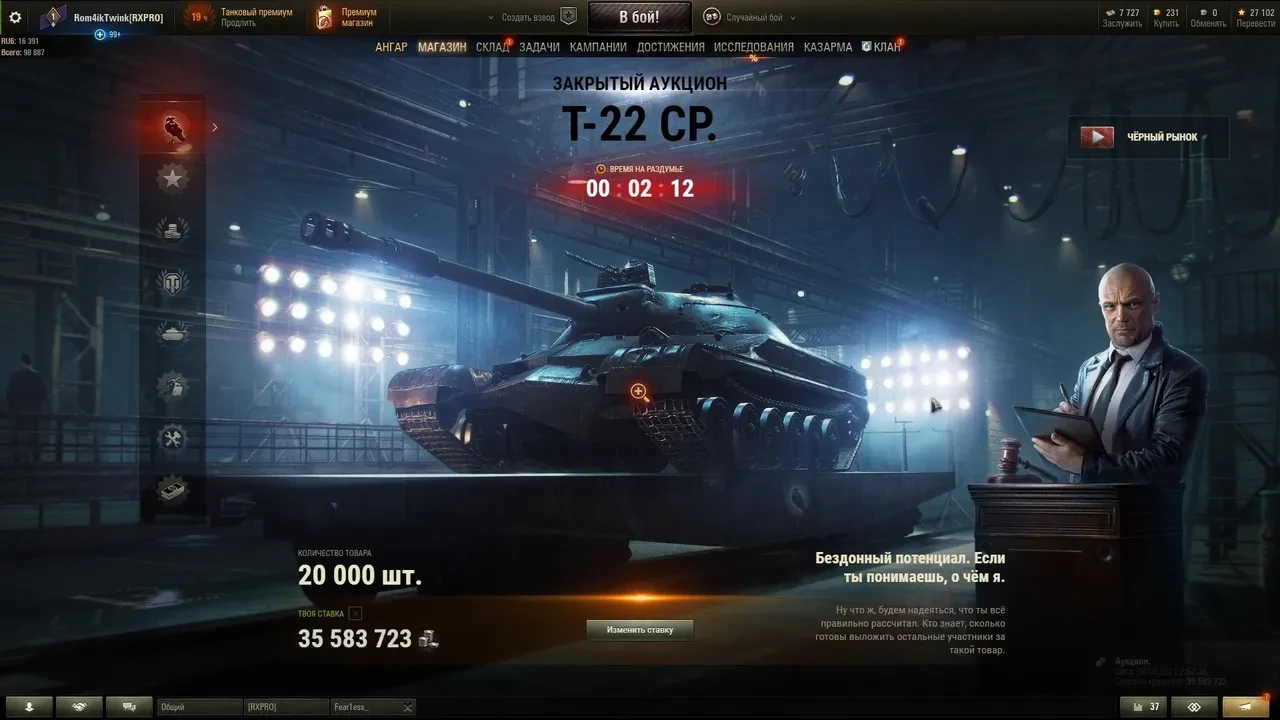Zoom in on the tank with magnifier
1280x720 pixels.
pos(640,392)
